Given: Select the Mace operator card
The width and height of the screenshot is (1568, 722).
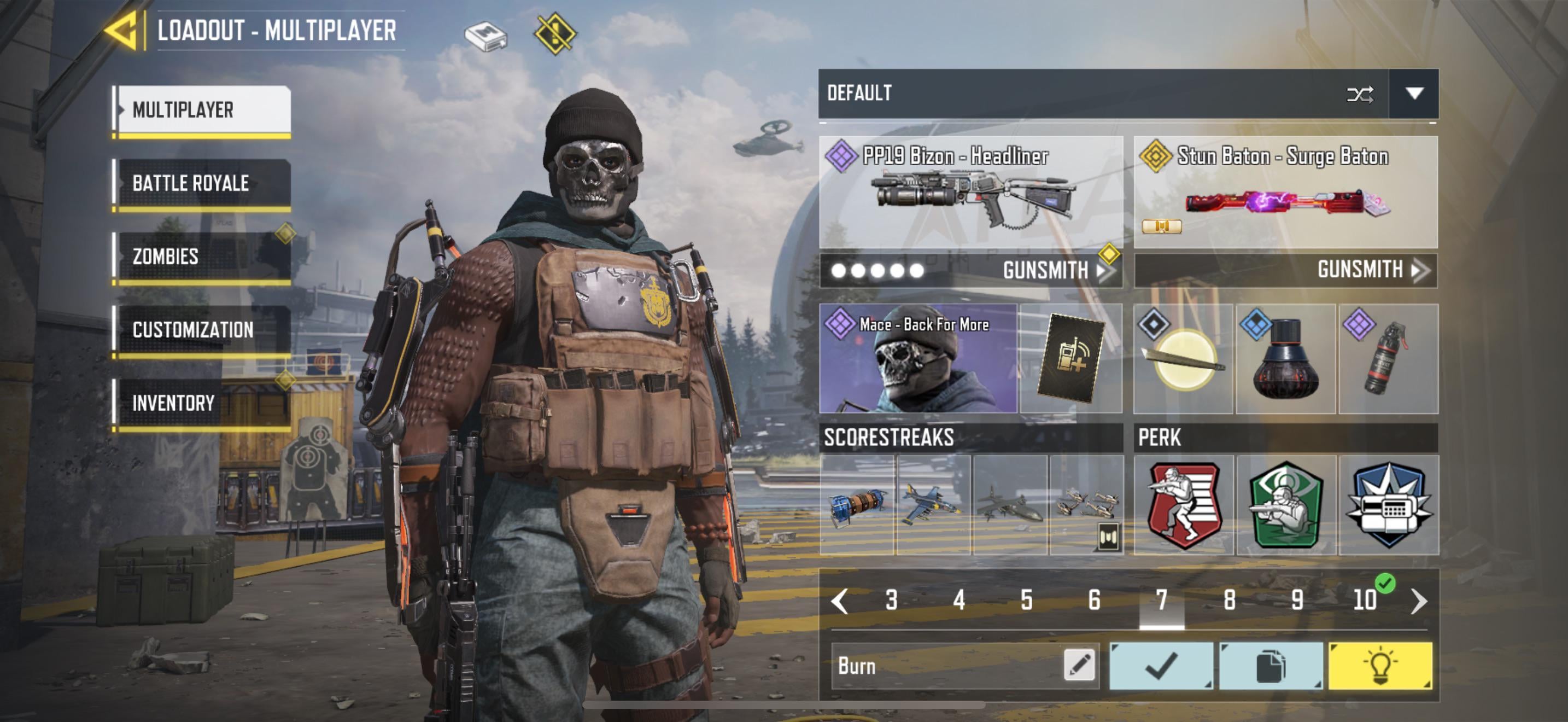Looking at the screenshot, I should click(917, 359).
